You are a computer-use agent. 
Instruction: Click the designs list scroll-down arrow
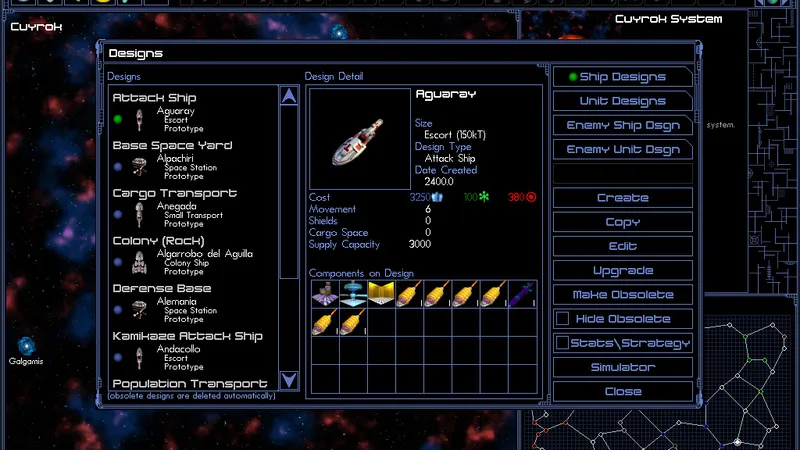tap(289, 380)
